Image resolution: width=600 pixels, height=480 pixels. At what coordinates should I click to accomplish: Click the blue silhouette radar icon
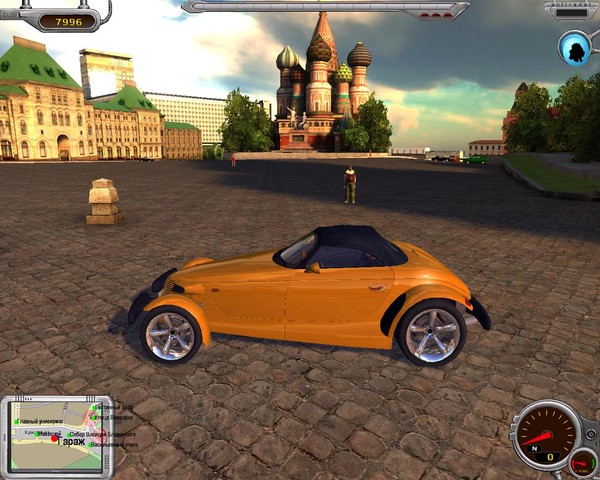[575, 46]
